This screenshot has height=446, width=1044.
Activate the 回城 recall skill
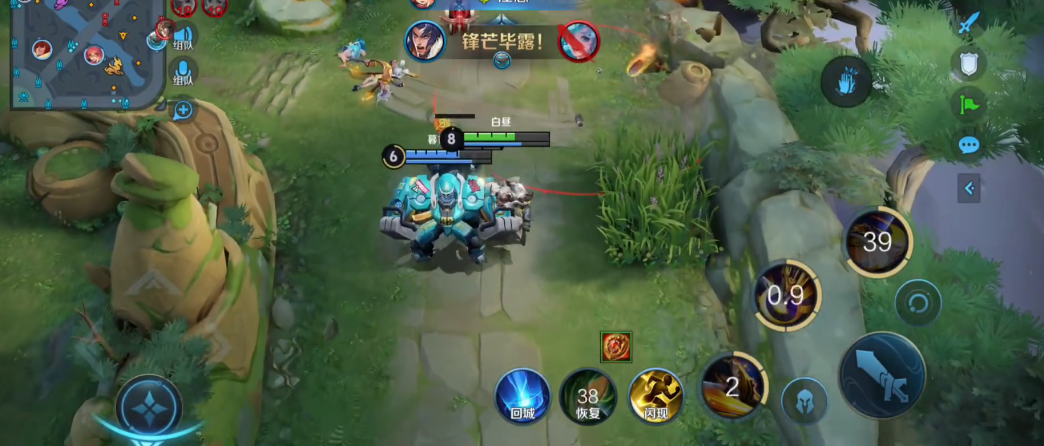523,394
